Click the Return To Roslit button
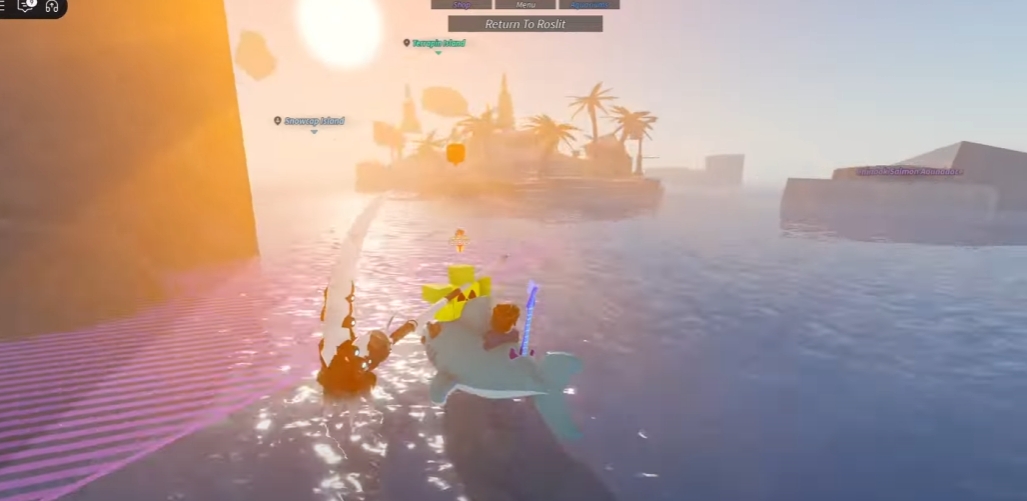This screenshot has height=501, width=1027. coord(525,23)
